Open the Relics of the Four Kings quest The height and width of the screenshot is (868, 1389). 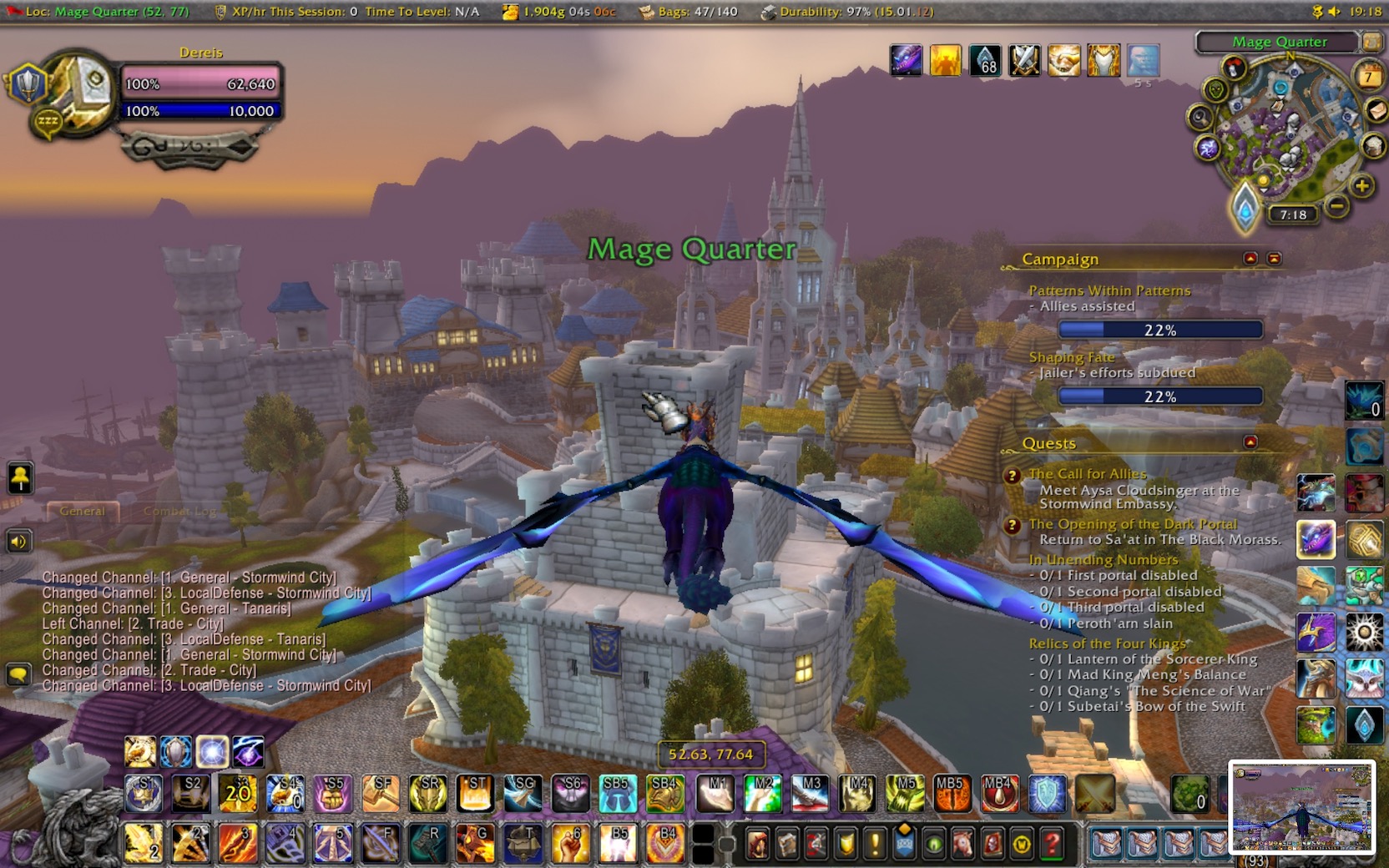coord(1107,643)
